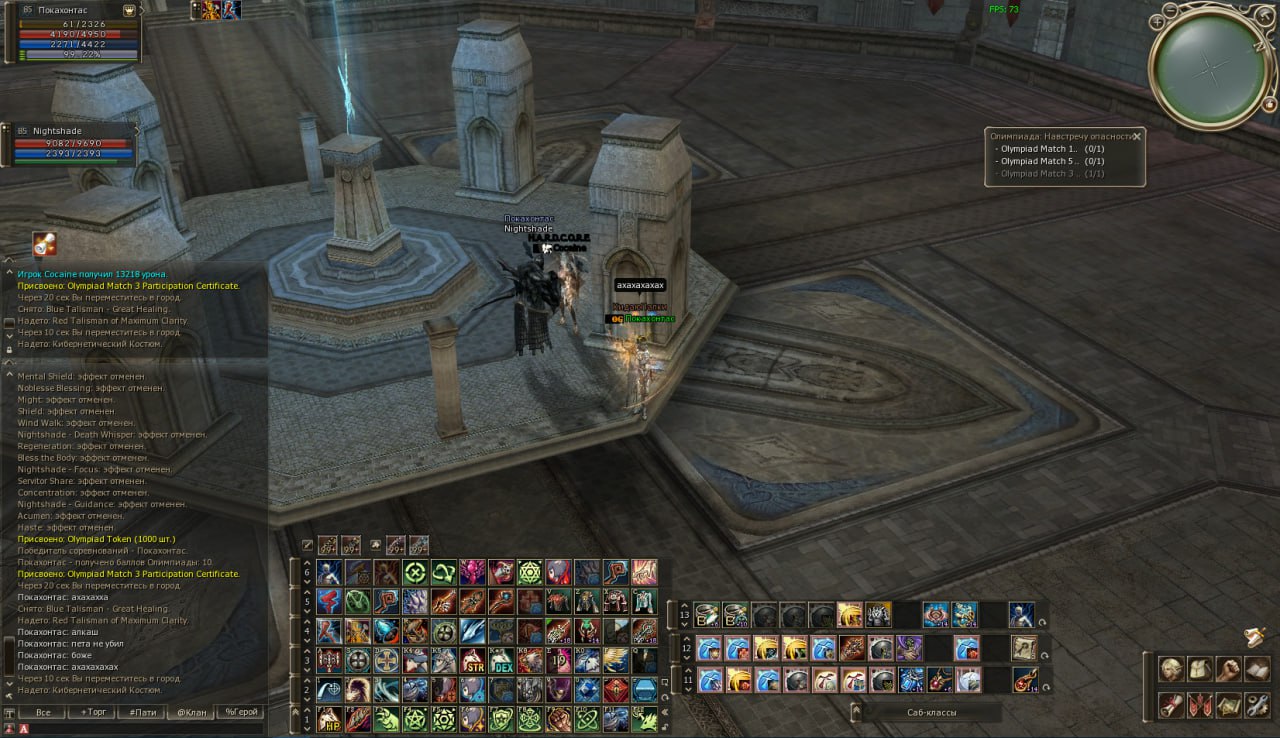Select the #Пати party chat tab
This screenshot has height=738, width=1280.
(141, 713)
